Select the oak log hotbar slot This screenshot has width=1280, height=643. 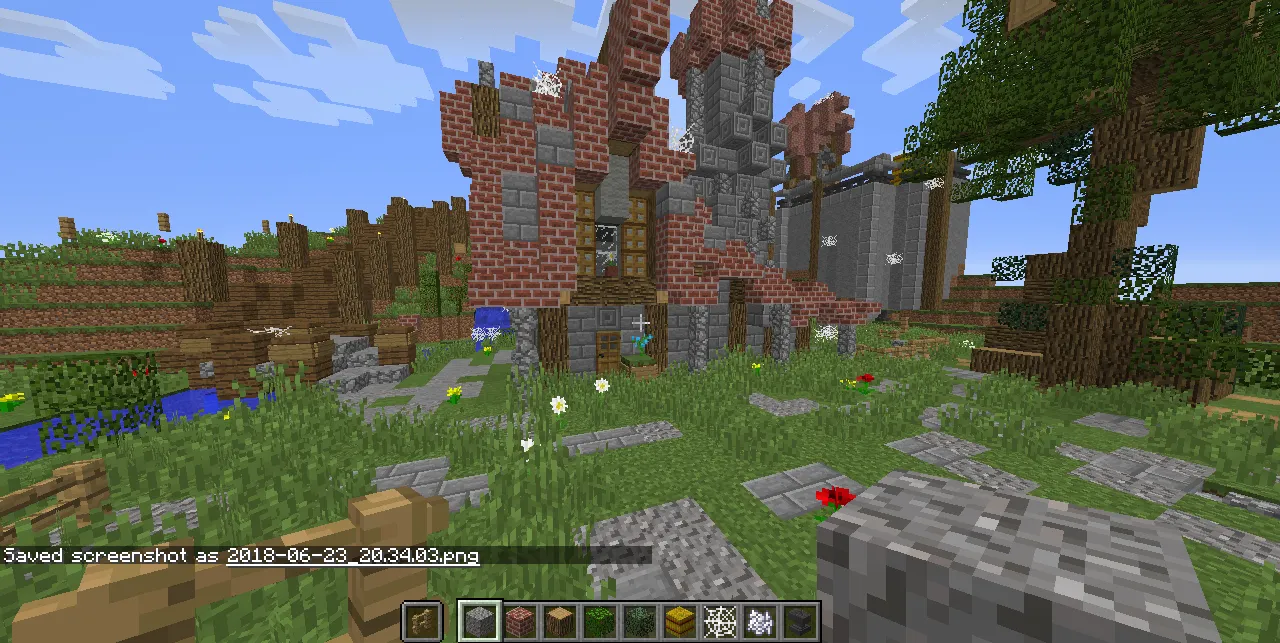[559, 621]
